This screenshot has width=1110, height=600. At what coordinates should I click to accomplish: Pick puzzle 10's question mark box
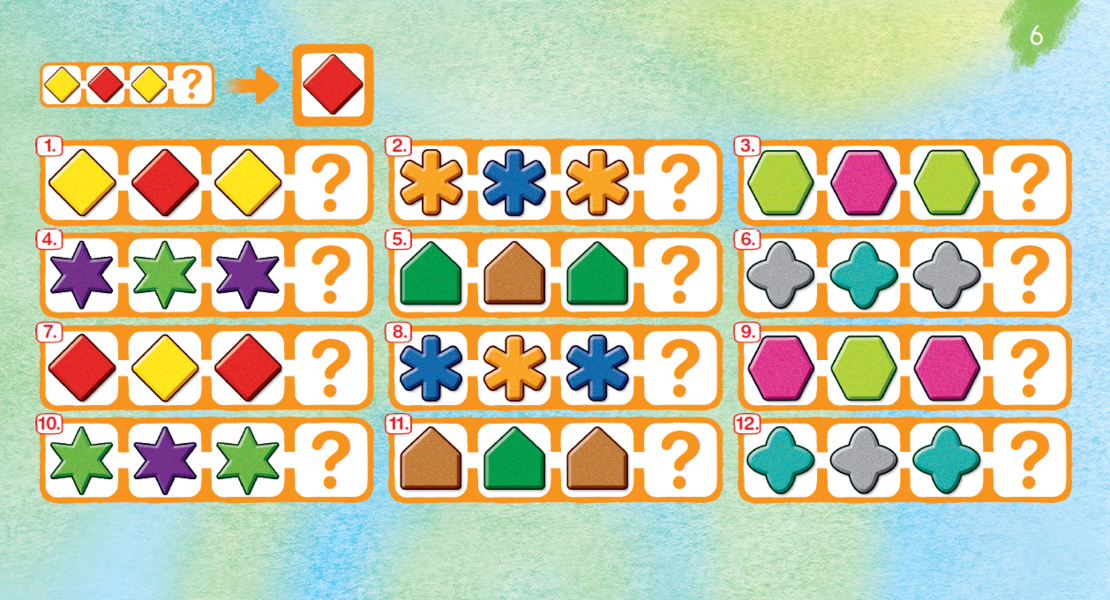[x=331, y=460]
